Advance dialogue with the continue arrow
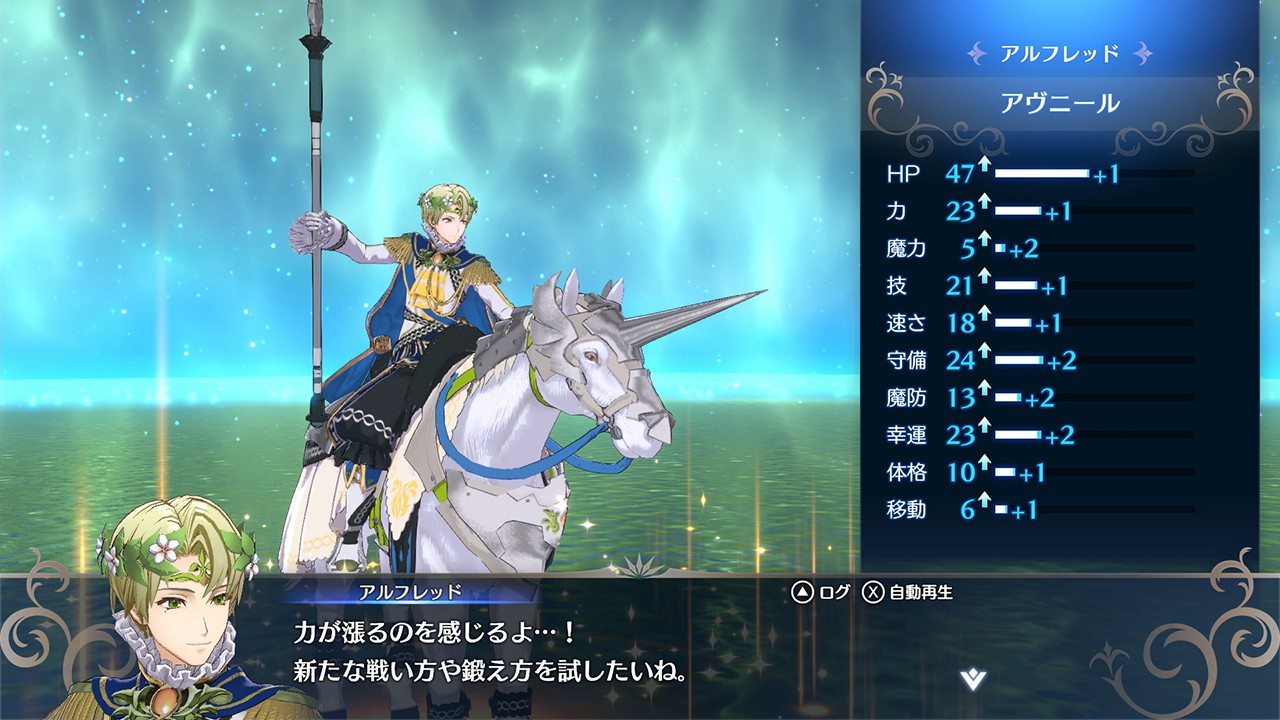Viewport: 1280px width, 720px height. click(972, 680)
